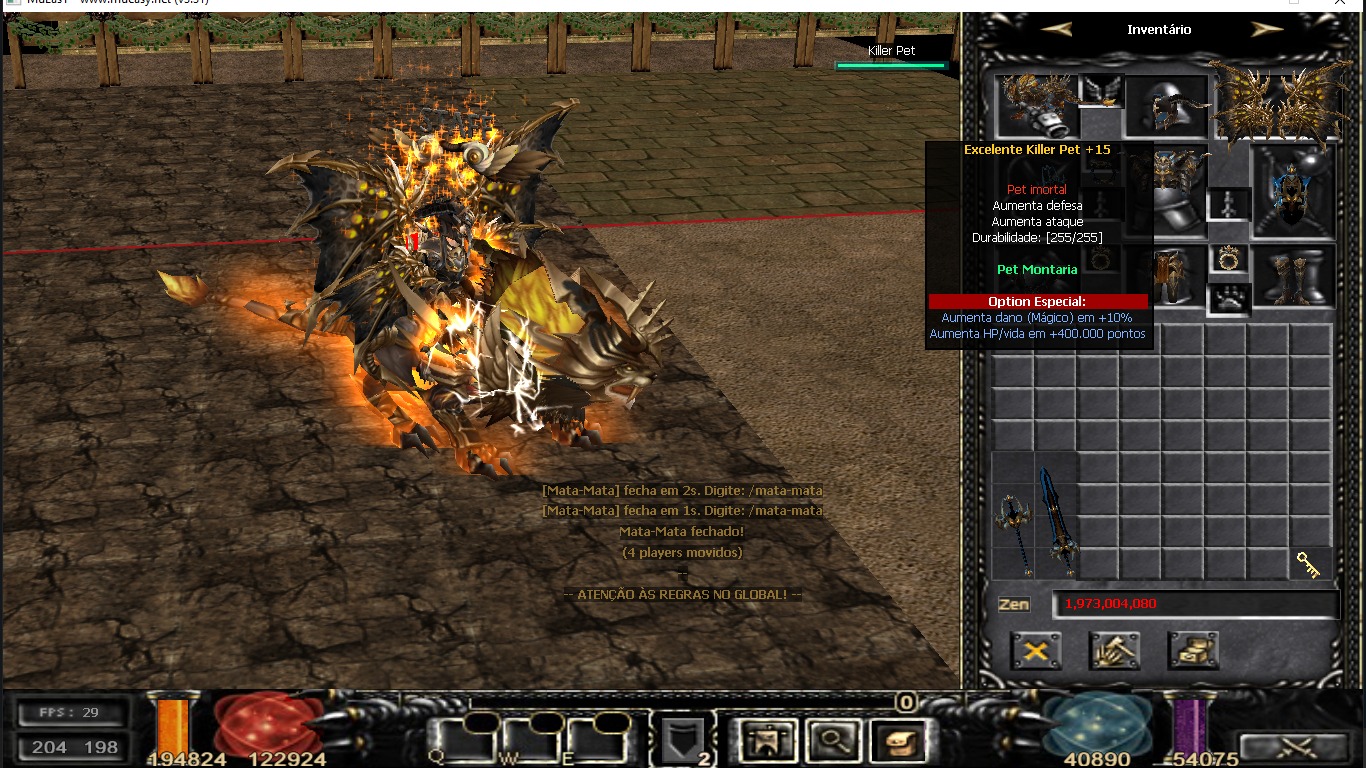
Task: Go to the next inventory page arrow
Action: (x=1266, y=29)
